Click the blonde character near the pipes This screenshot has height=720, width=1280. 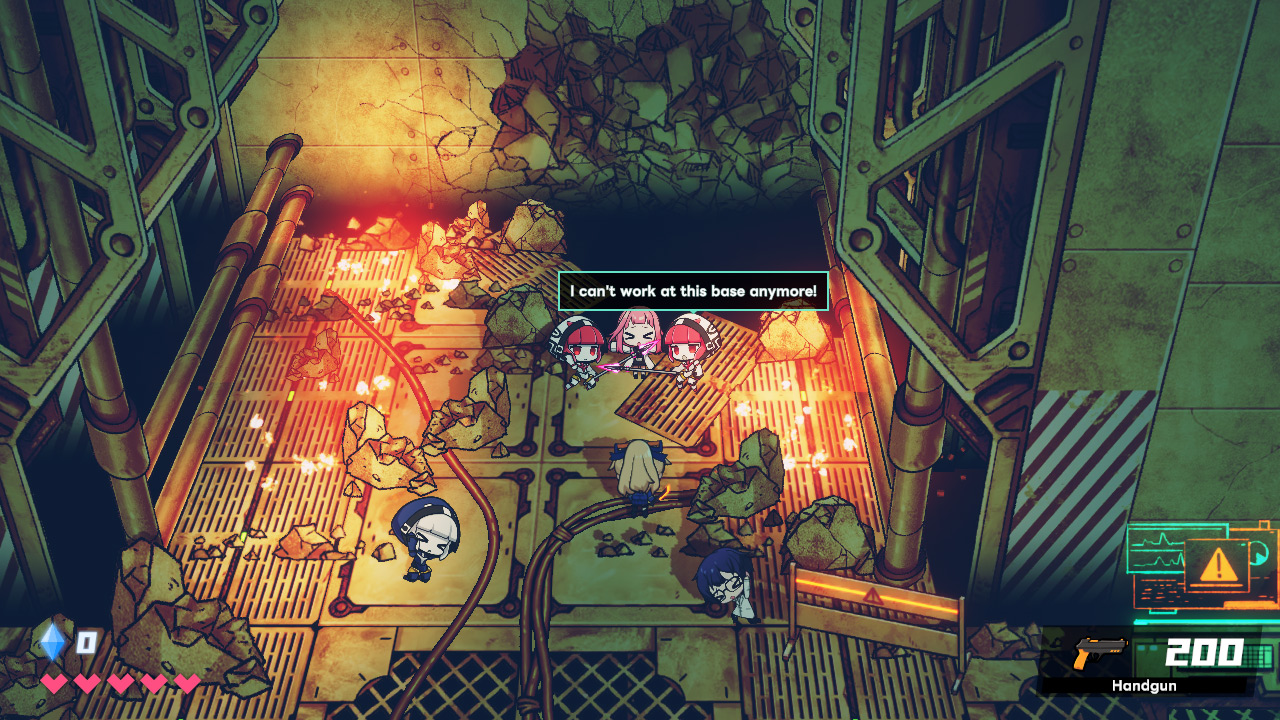click(x=640, y=470)
